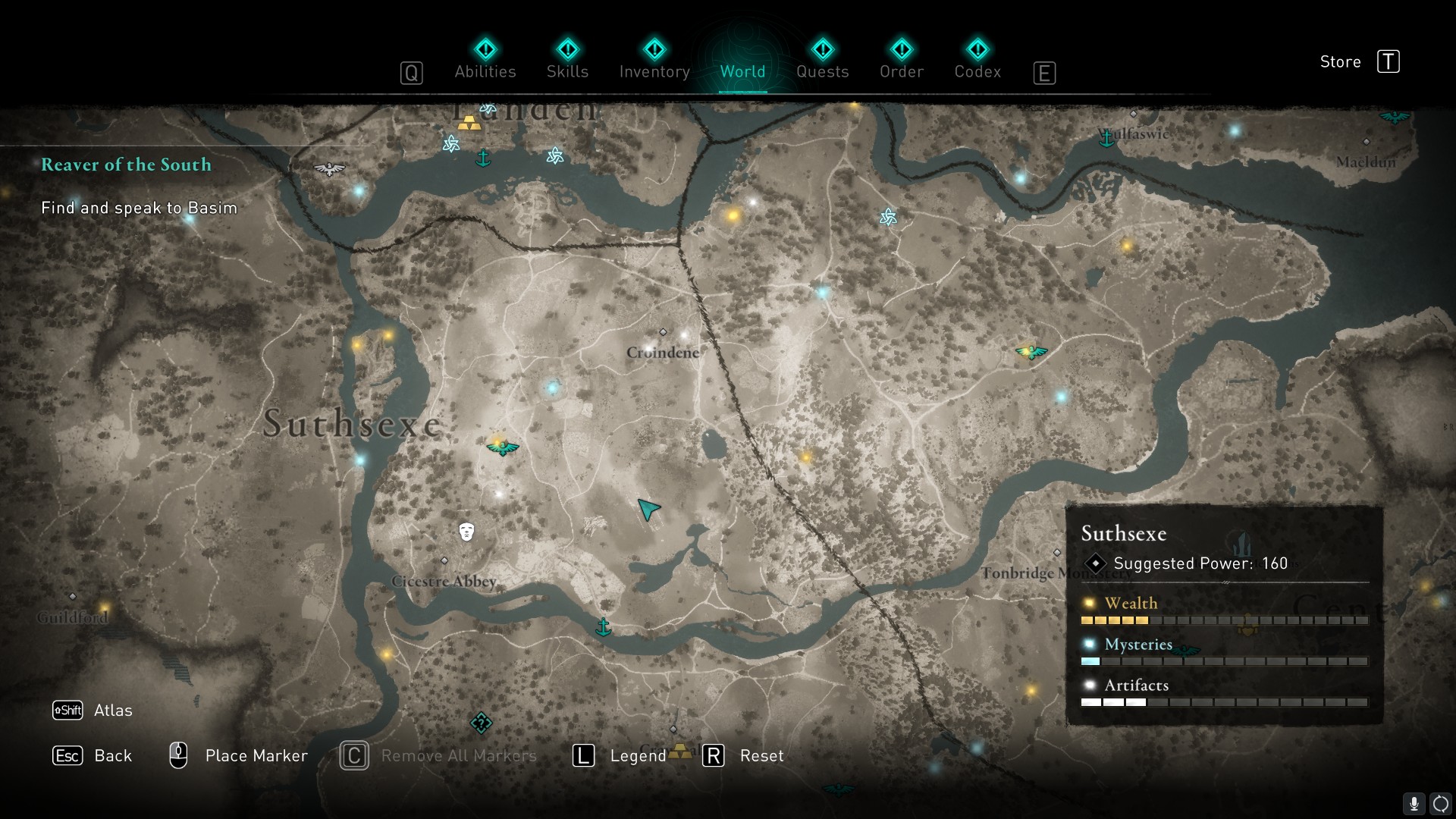Select the gold ingots wealth marker in Lunden
Screen dimensions: 1456x819
(x=469, y=123)
